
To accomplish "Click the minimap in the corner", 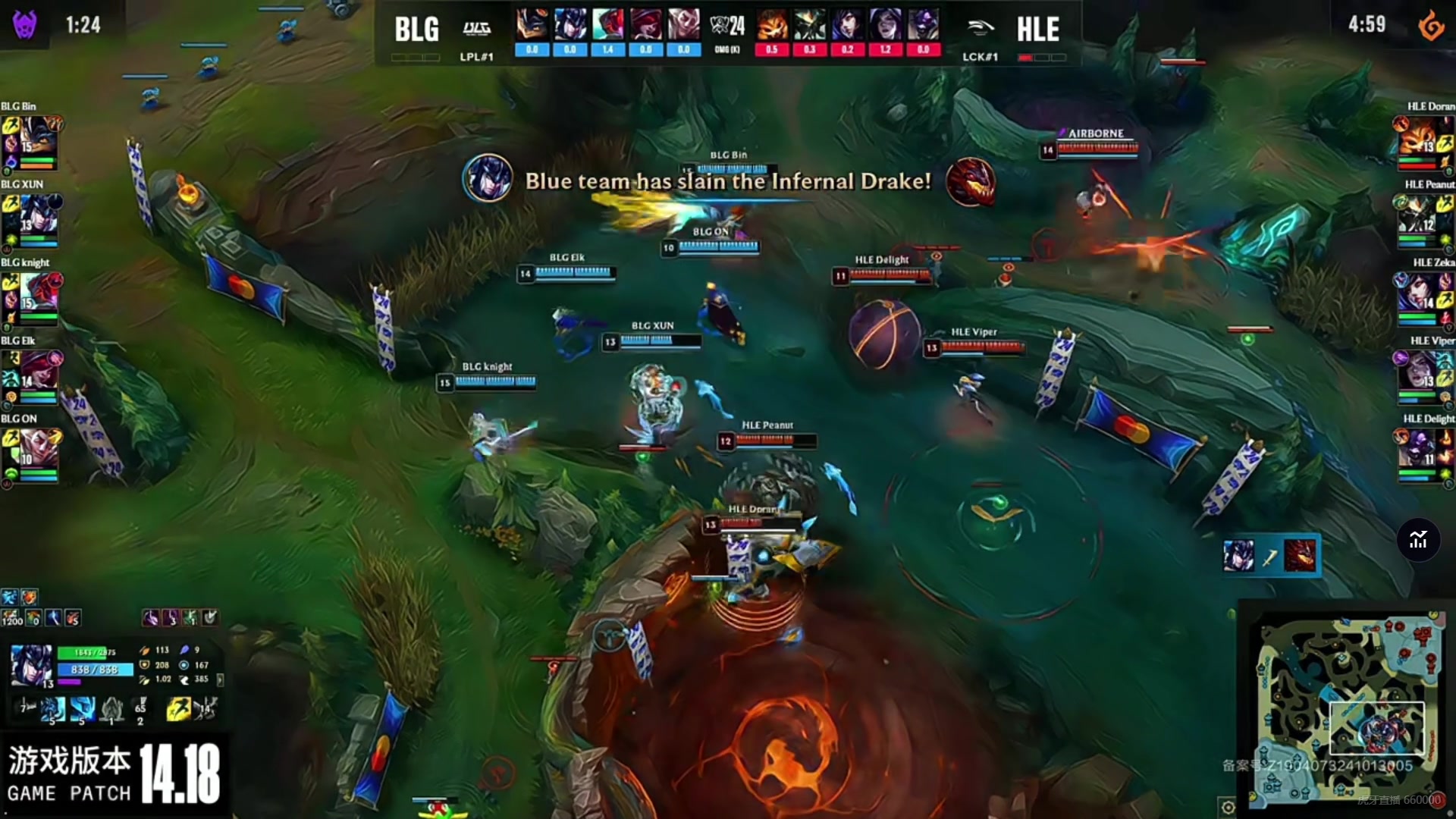I will [1346, 709].
